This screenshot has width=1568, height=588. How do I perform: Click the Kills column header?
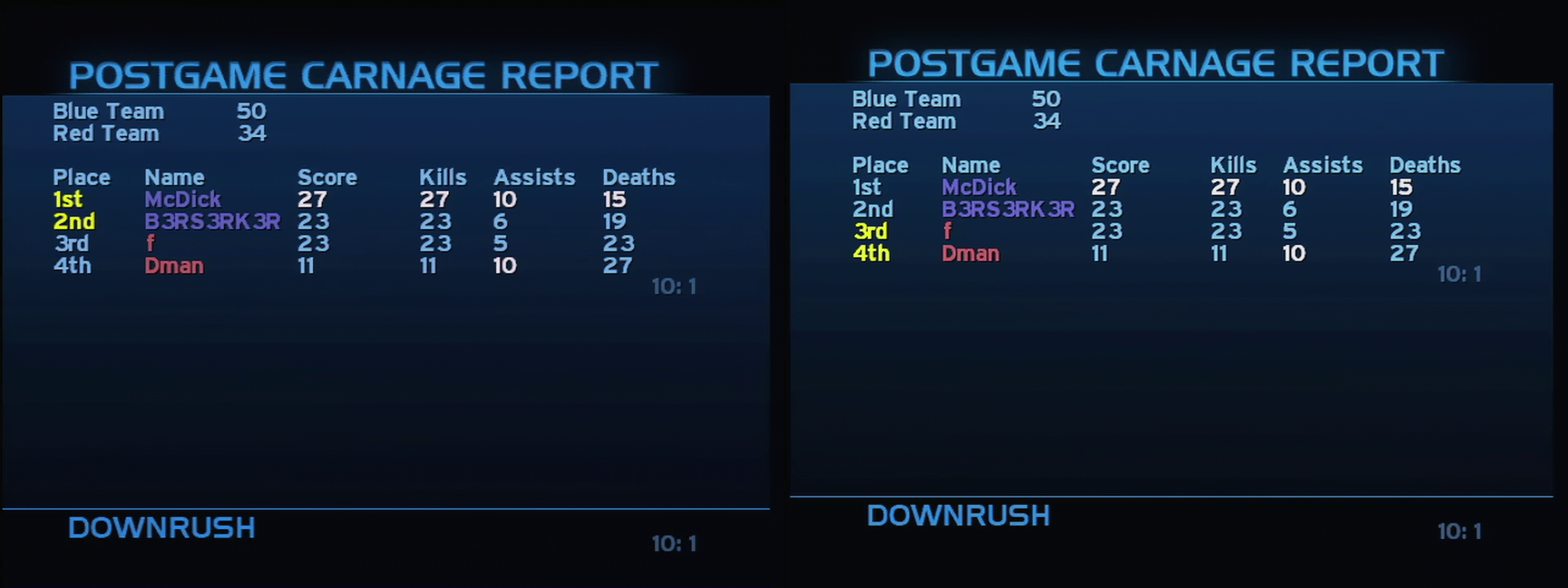(443, 176)
